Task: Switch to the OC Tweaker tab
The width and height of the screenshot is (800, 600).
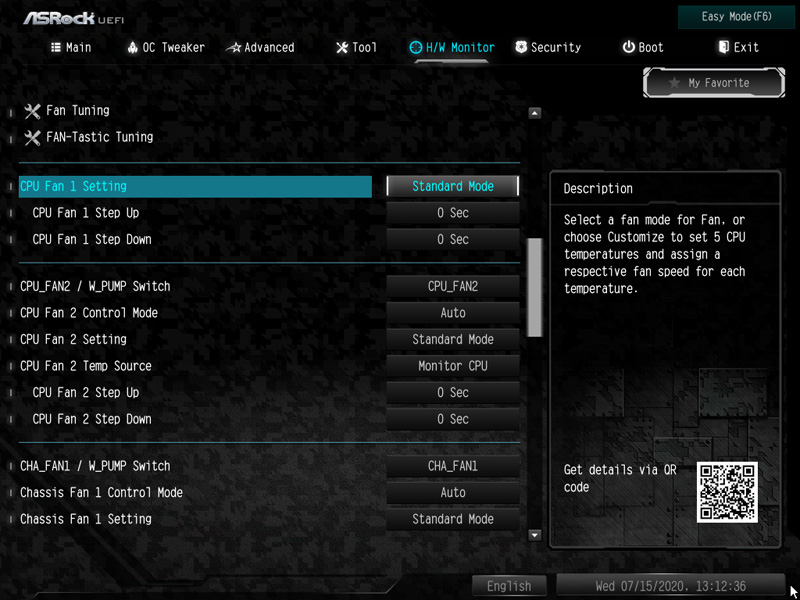Action: (166, 47)
